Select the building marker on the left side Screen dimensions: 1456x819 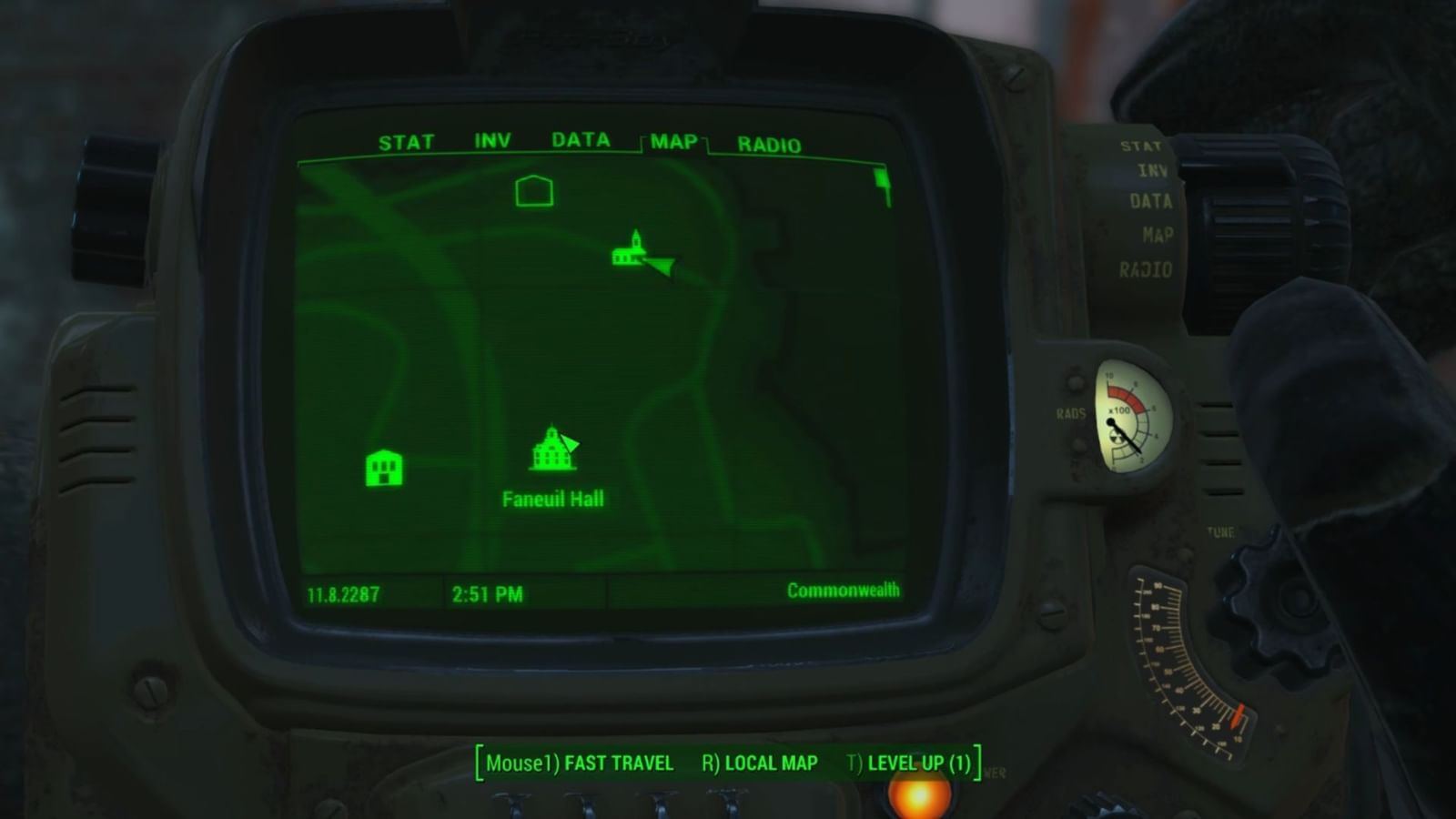click(x=384, y=467)
